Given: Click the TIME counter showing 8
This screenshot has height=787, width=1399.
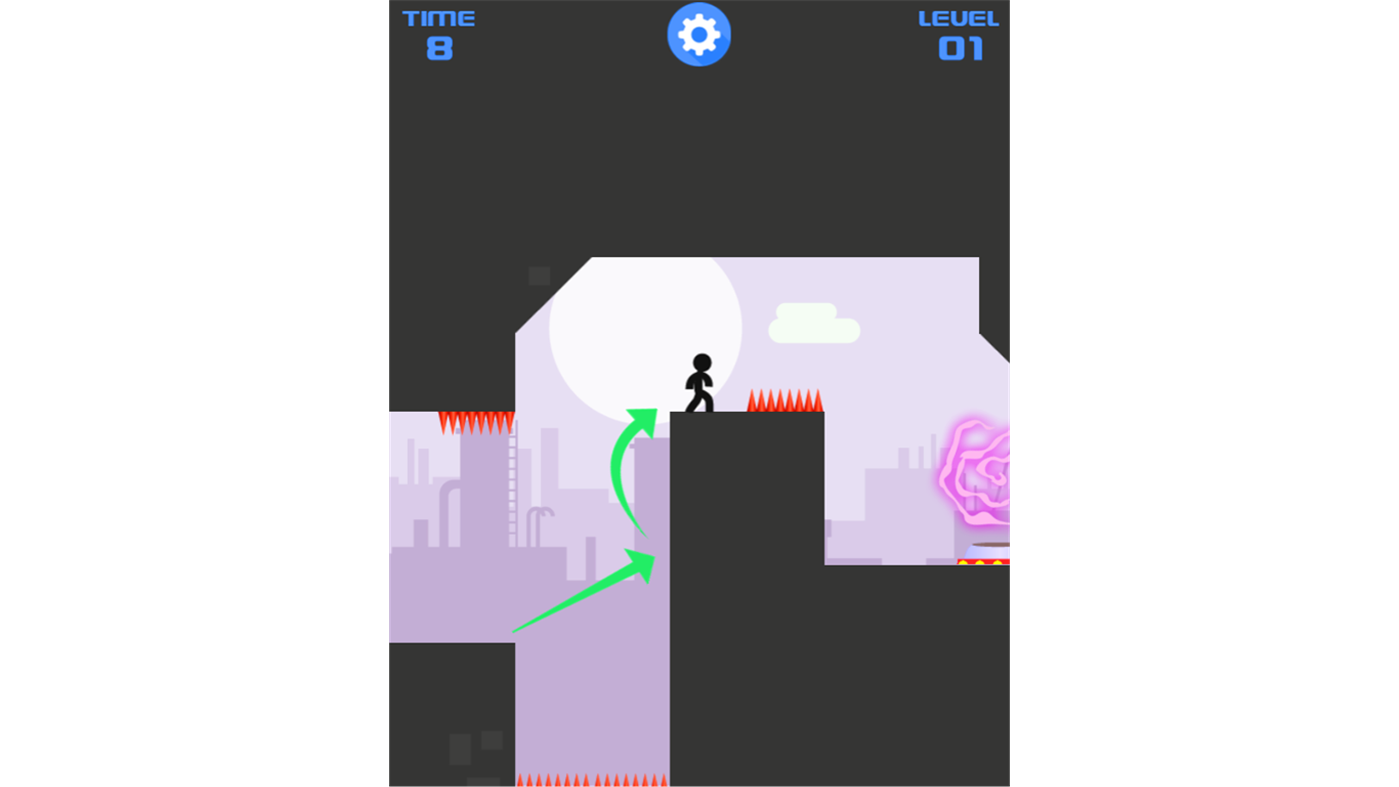Looking at the screenshot, I should 438,32.
